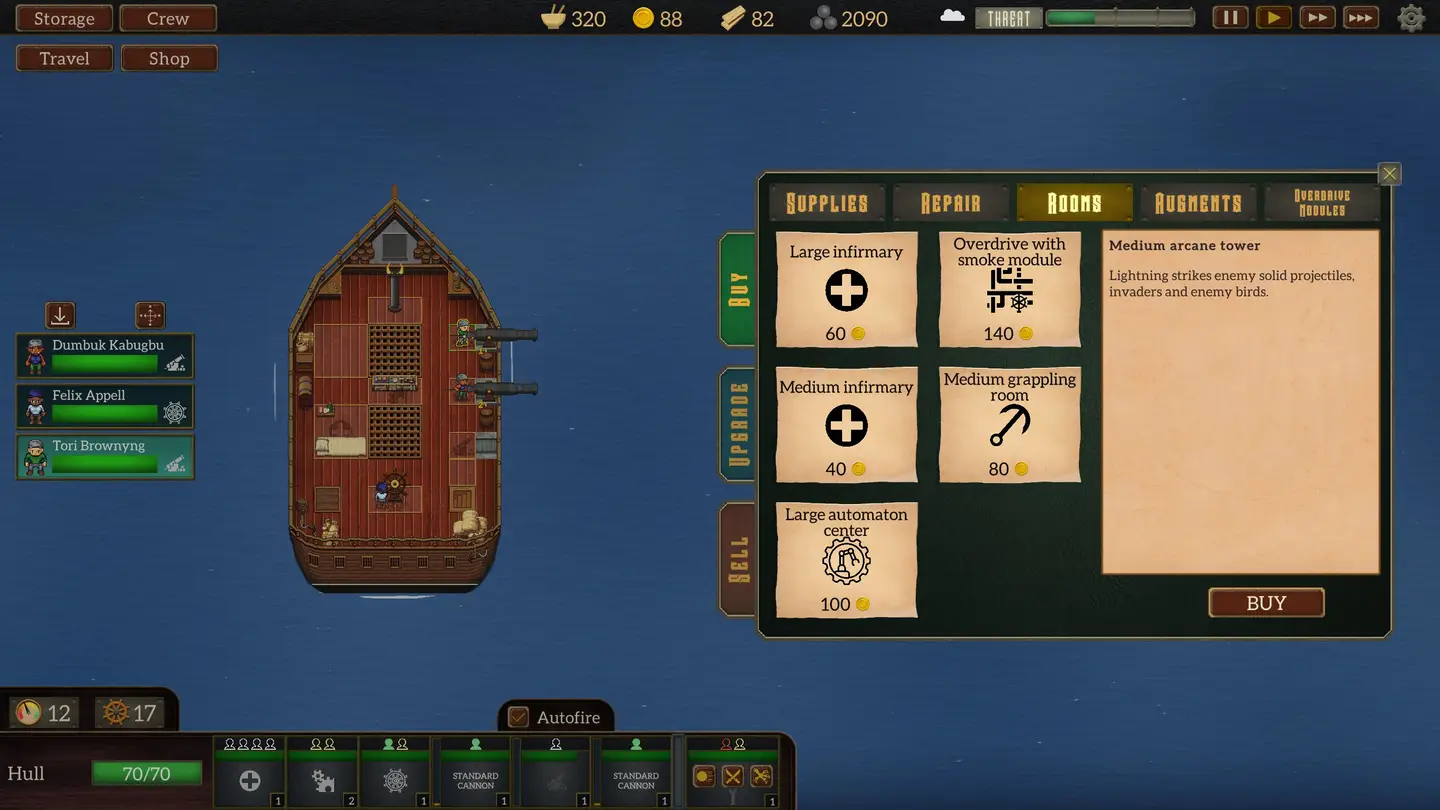Open the Crew menu
This screenshot has height=810, width=1440.
coord(168,19)
